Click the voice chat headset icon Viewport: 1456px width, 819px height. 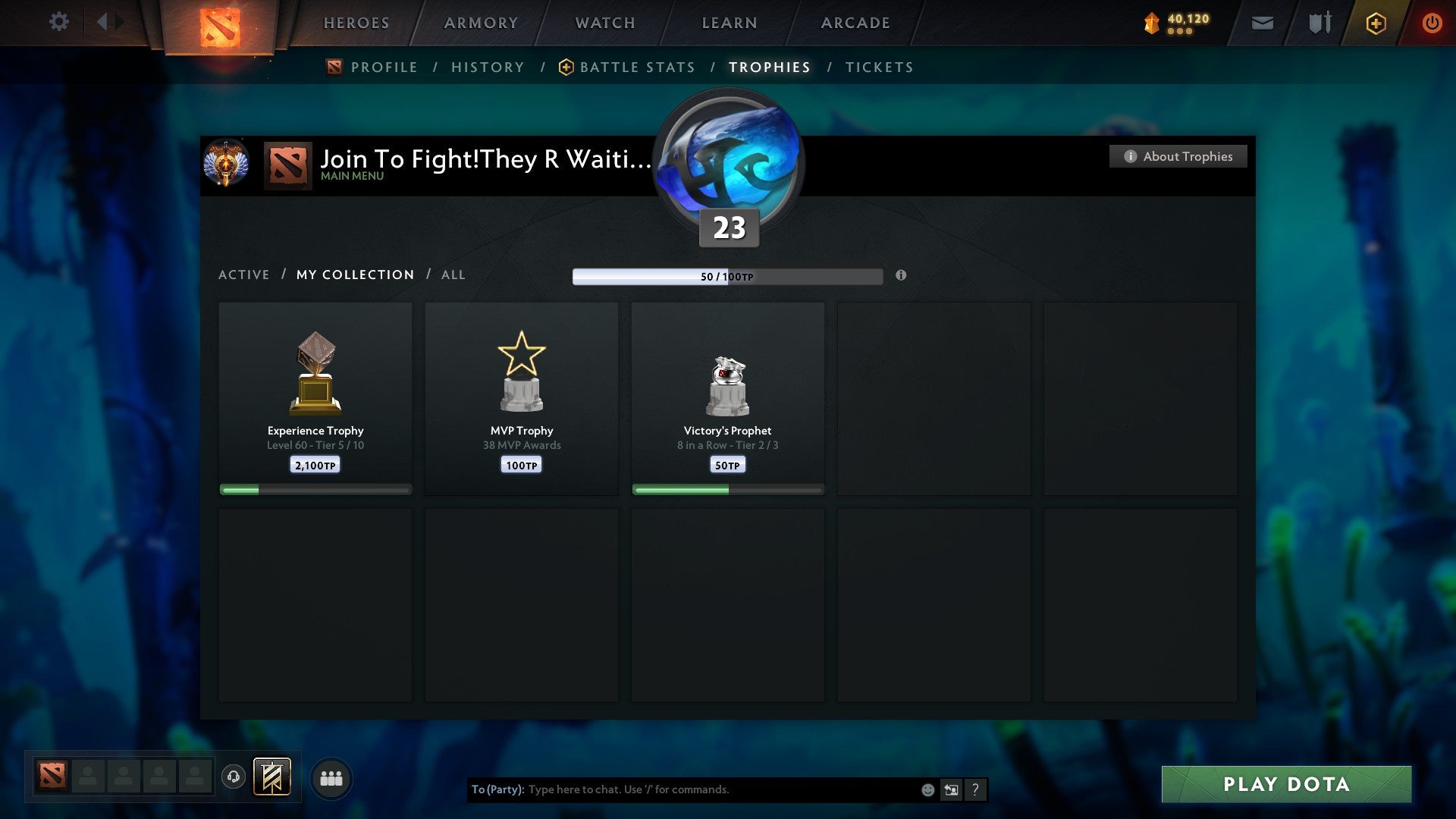click(x=235, y=777)
